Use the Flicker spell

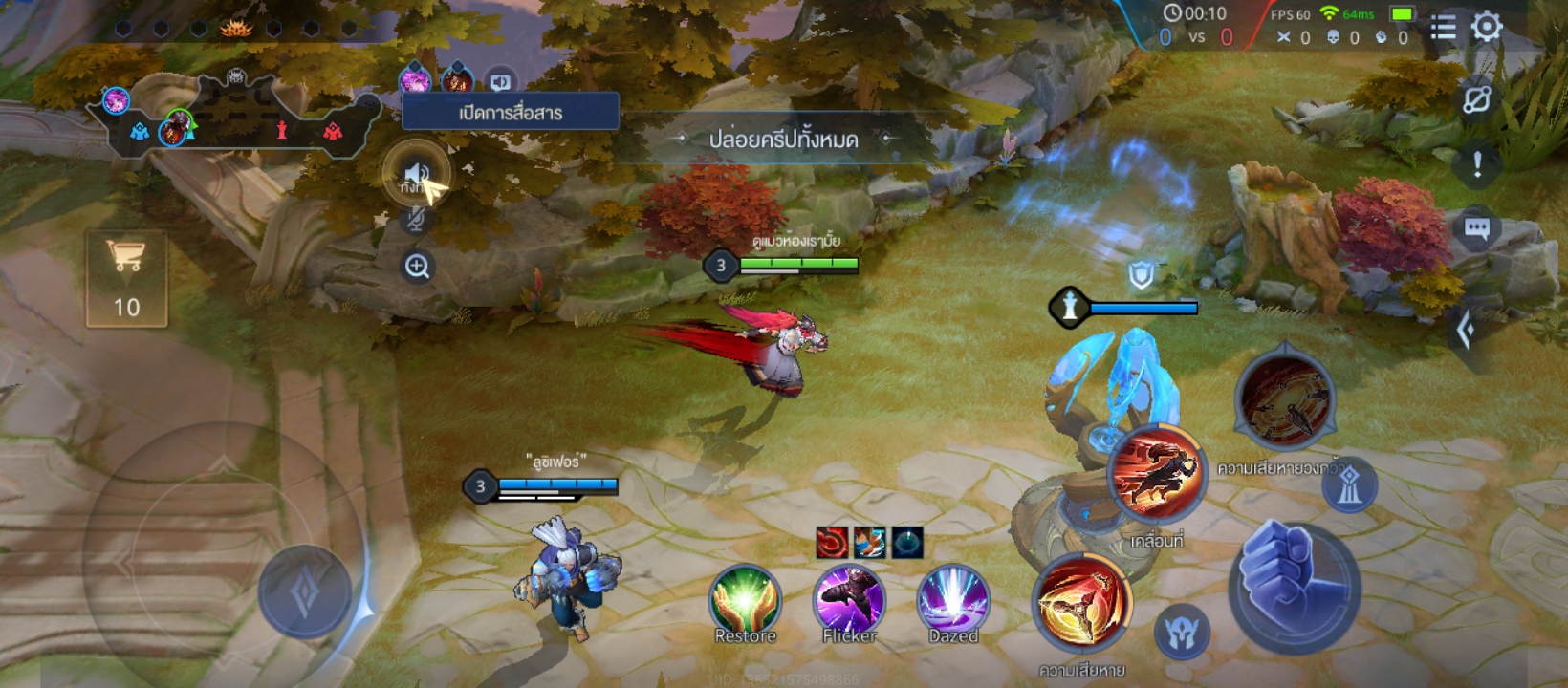(849, 603)
